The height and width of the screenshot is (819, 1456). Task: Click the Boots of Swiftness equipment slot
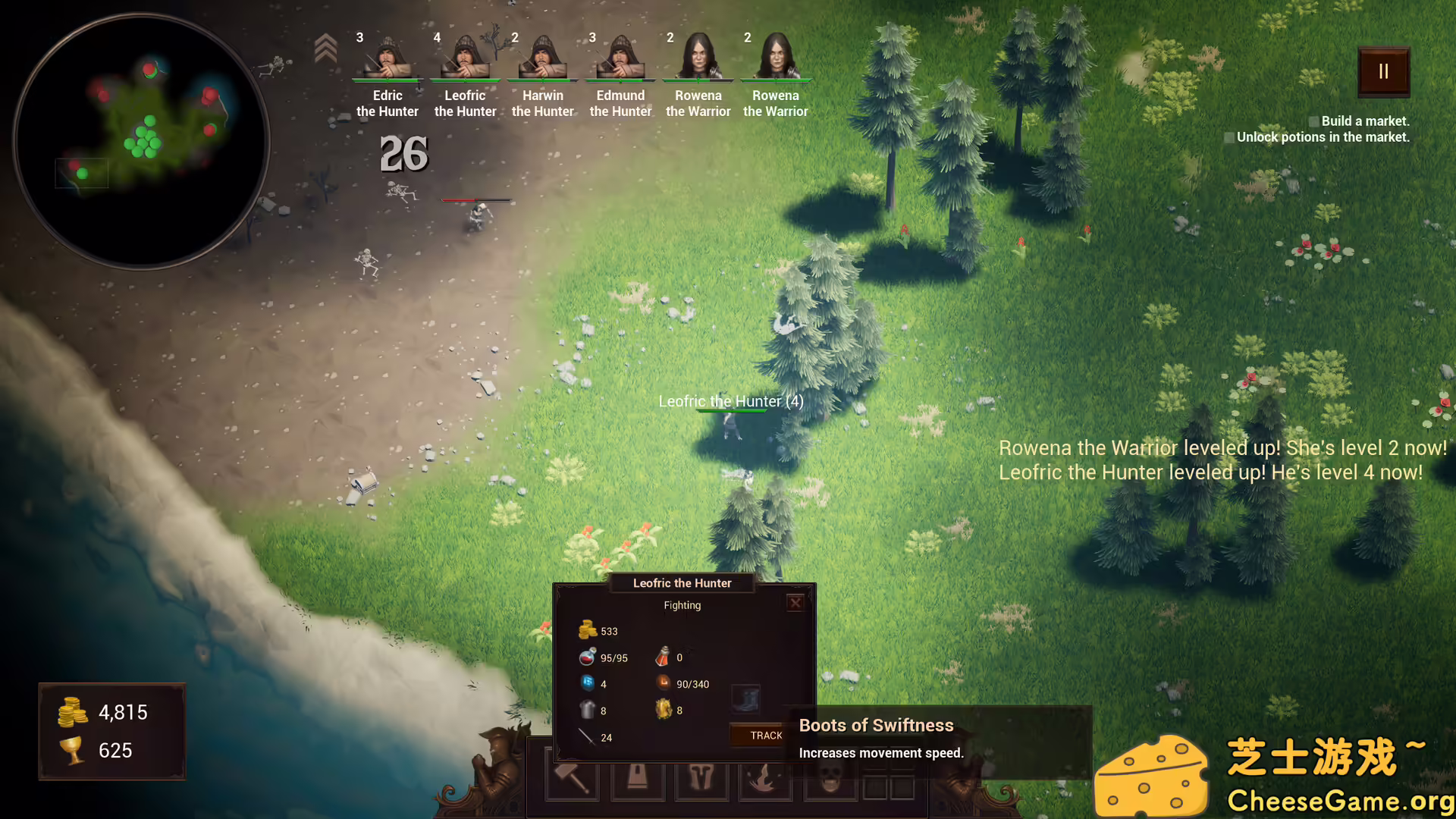coord(745,700)
